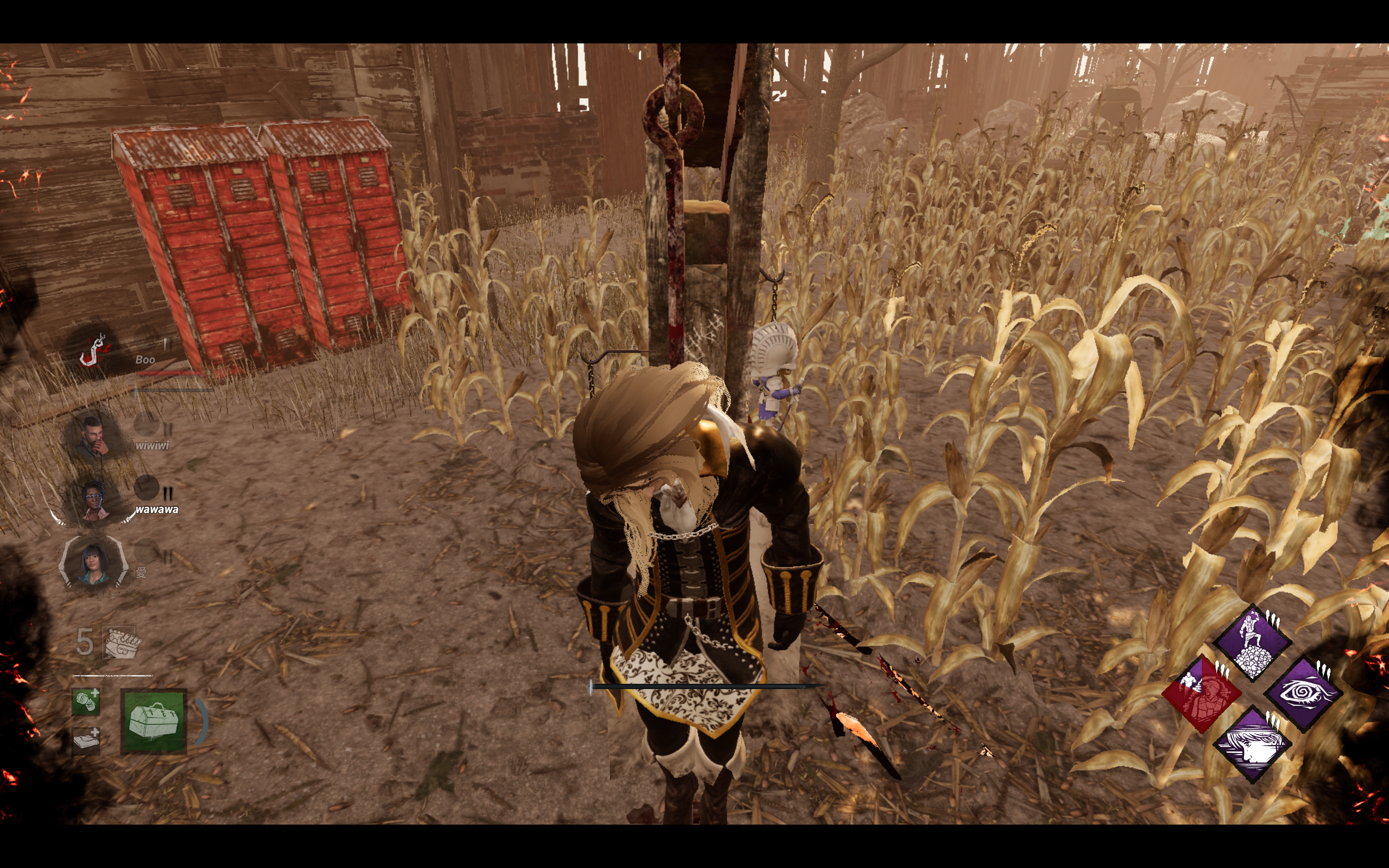The width and height of the screenshot is (1389, 868).
Task: Pick the green socket add-on slot
Action: pos(86,702)
